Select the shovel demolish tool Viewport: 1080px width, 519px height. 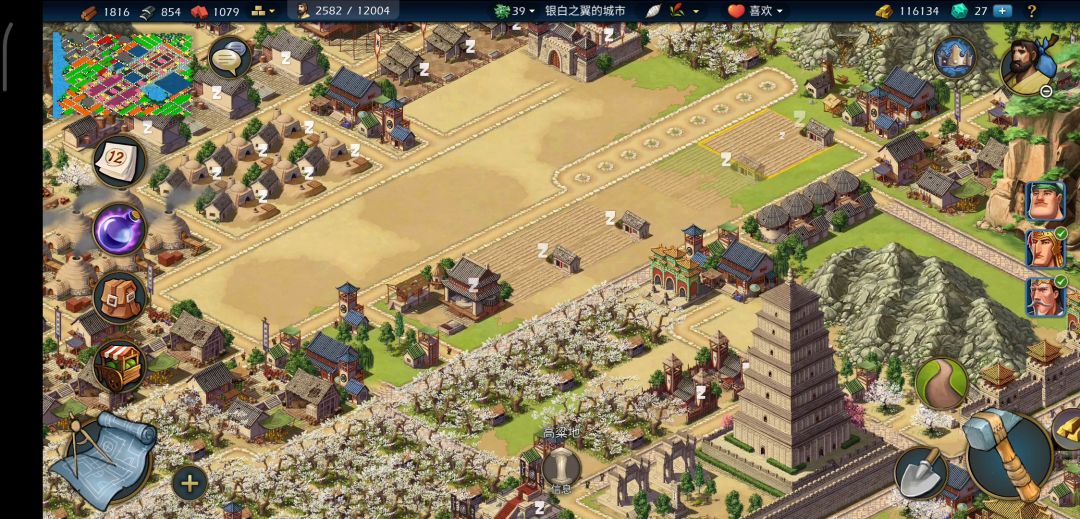[x=920, y=472]
